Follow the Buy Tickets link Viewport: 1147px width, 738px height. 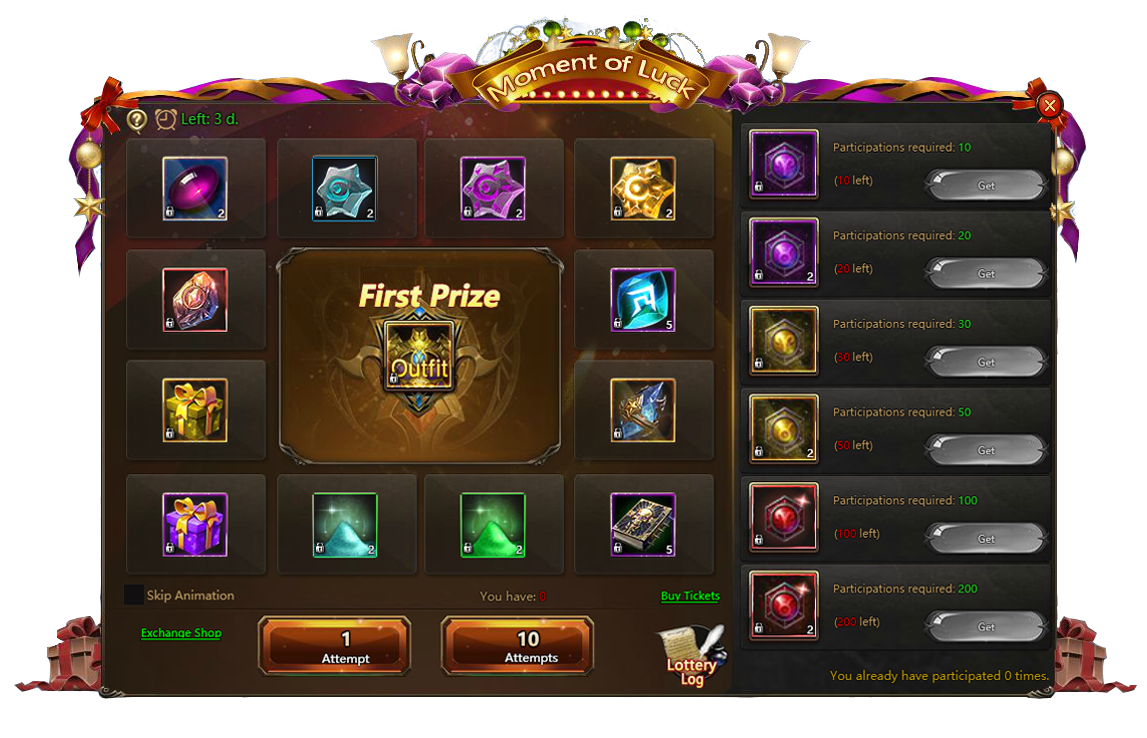[690, 596]
